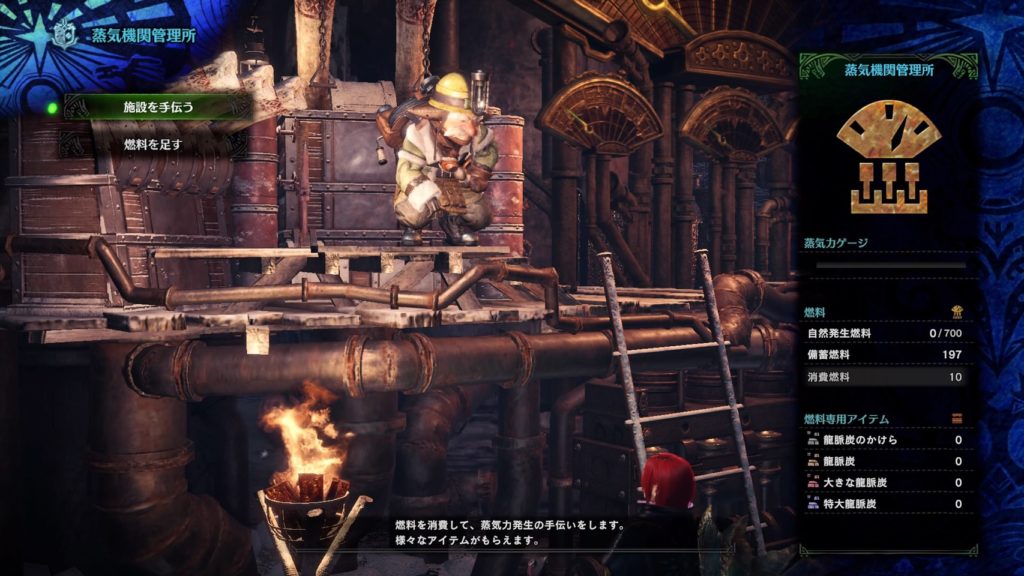This screenshot has height=576, width=1024.
Task: Select the 施設を手伝う menu option
Action: click(158, 106)
